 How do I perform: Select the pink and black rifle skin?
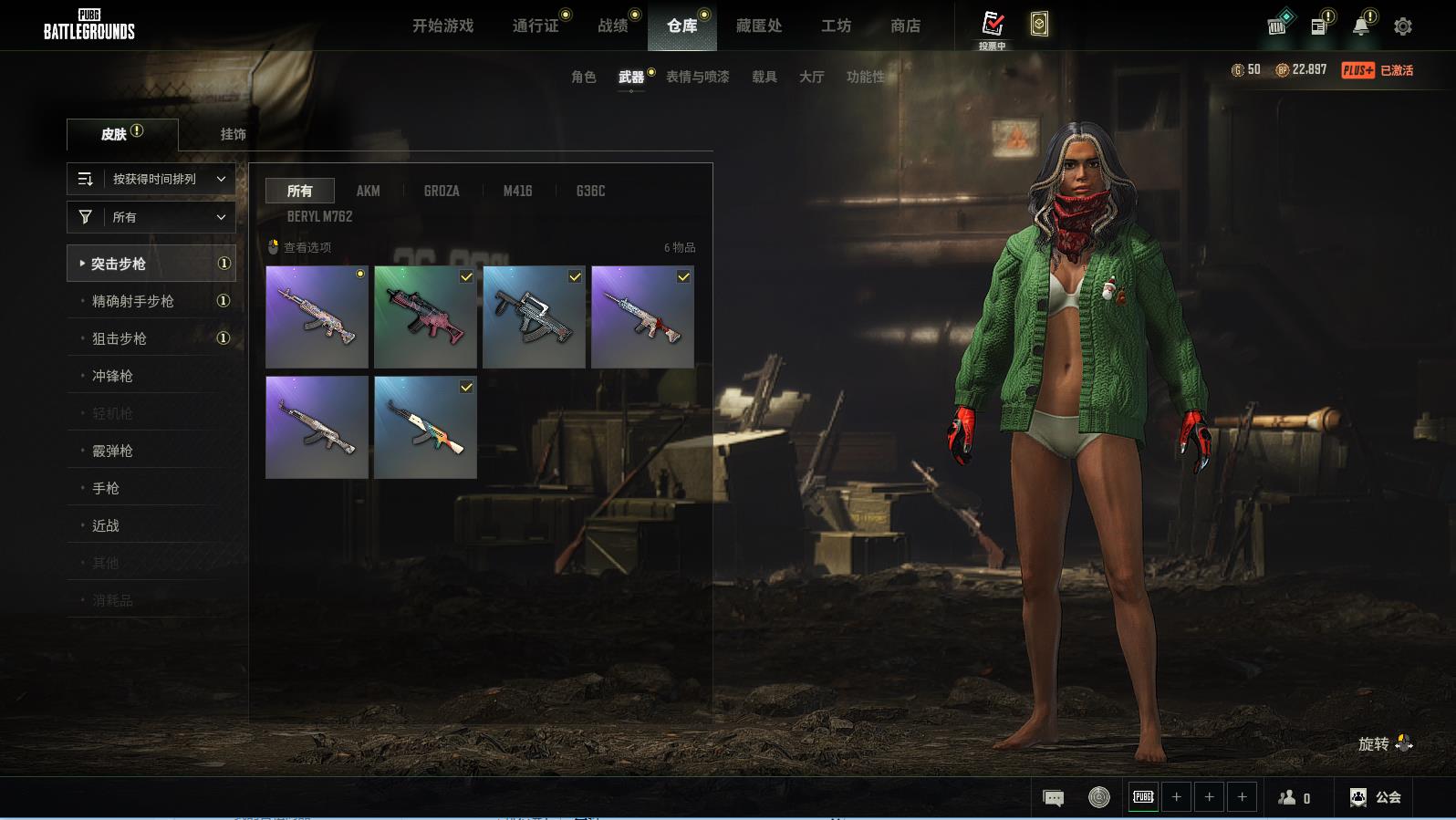425,317
